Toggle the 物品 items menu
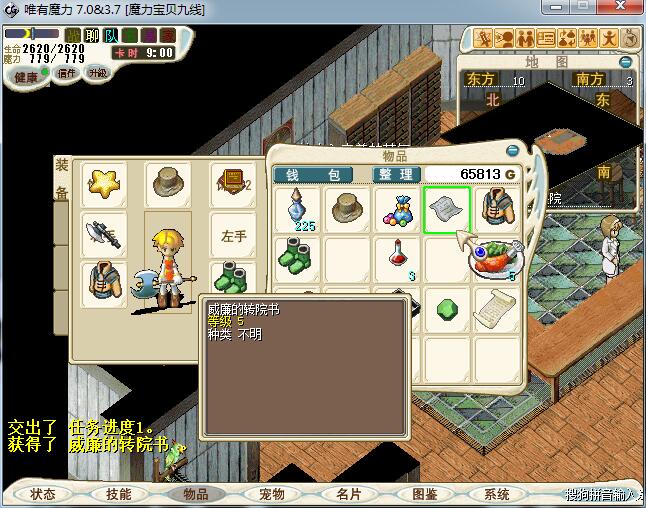 pos(189,494)
